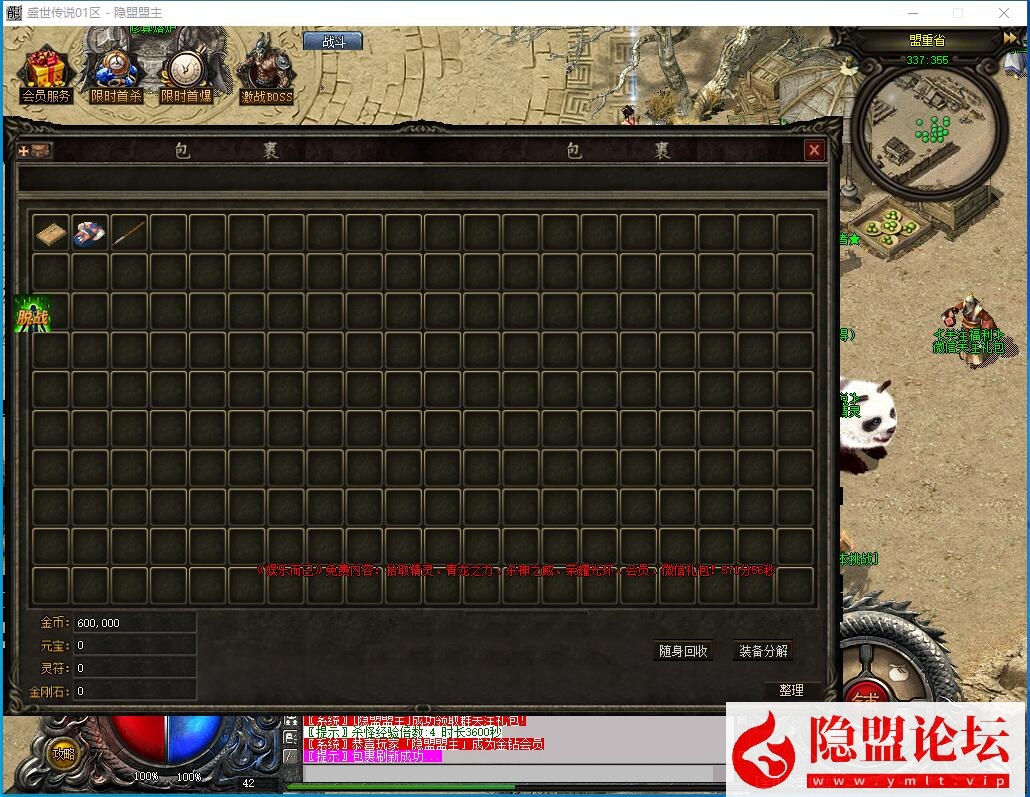Open the 限时首杀 event icon
Screen dimensions: 1030x797
pos(116,76)
